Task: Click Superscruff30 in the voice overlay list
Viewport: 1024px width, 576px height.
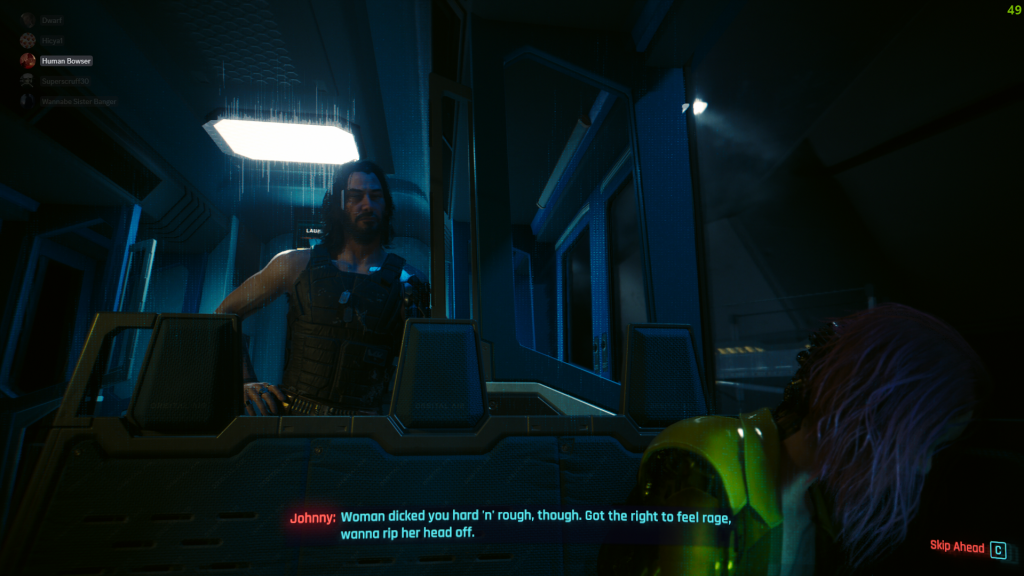Action: coord(65,81)
